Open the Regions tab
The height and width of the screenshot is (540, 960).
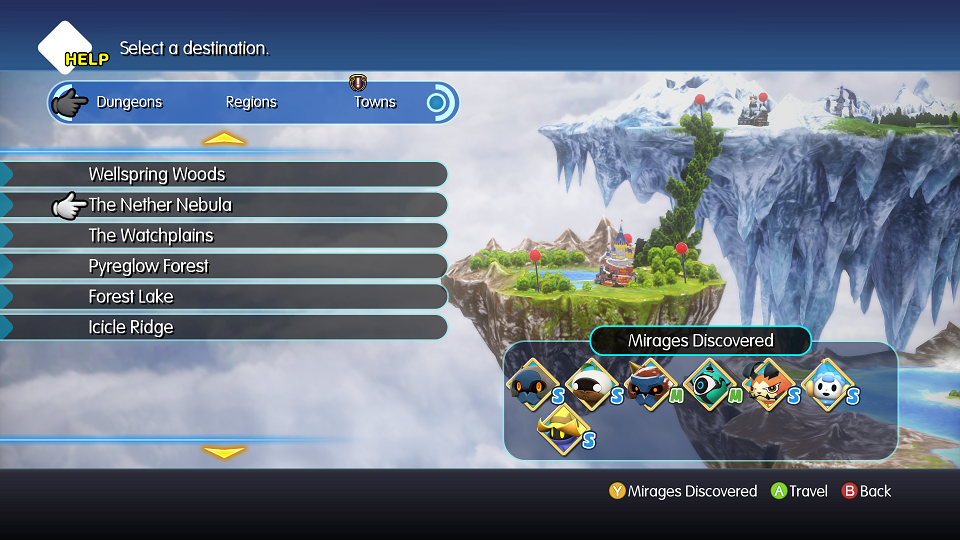coord(251,102)
